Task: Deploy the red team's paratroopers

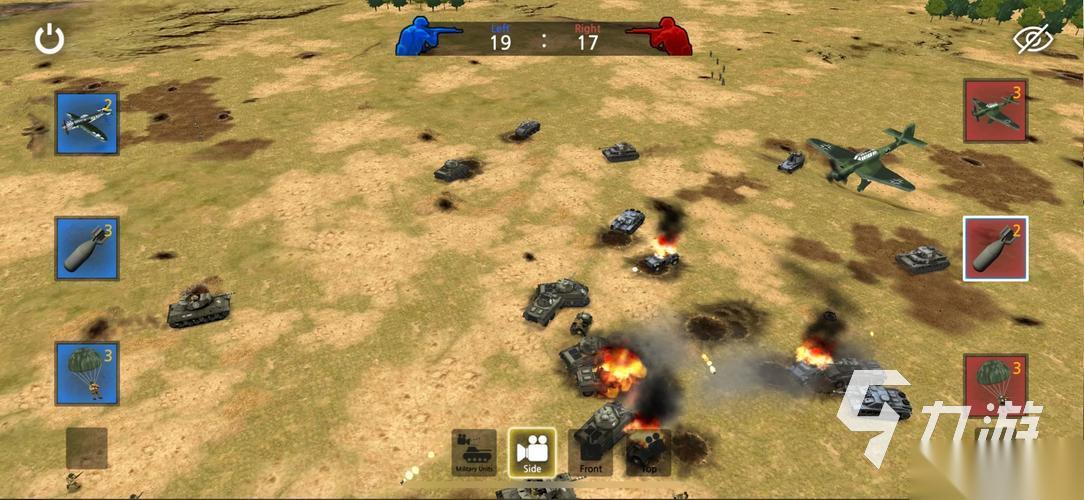Action: [995, 384]
